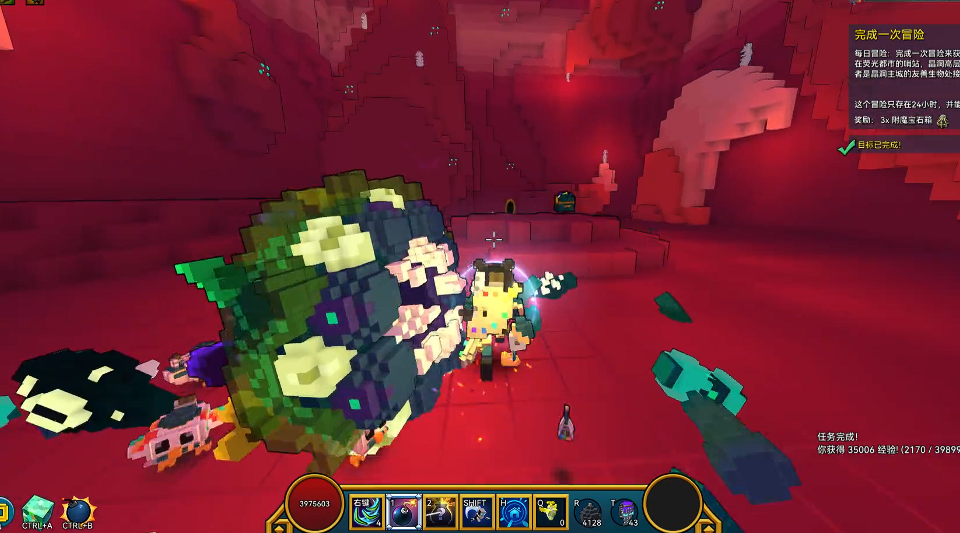
Task: Select the T slot purple item icon
Action: click(626, 511)
